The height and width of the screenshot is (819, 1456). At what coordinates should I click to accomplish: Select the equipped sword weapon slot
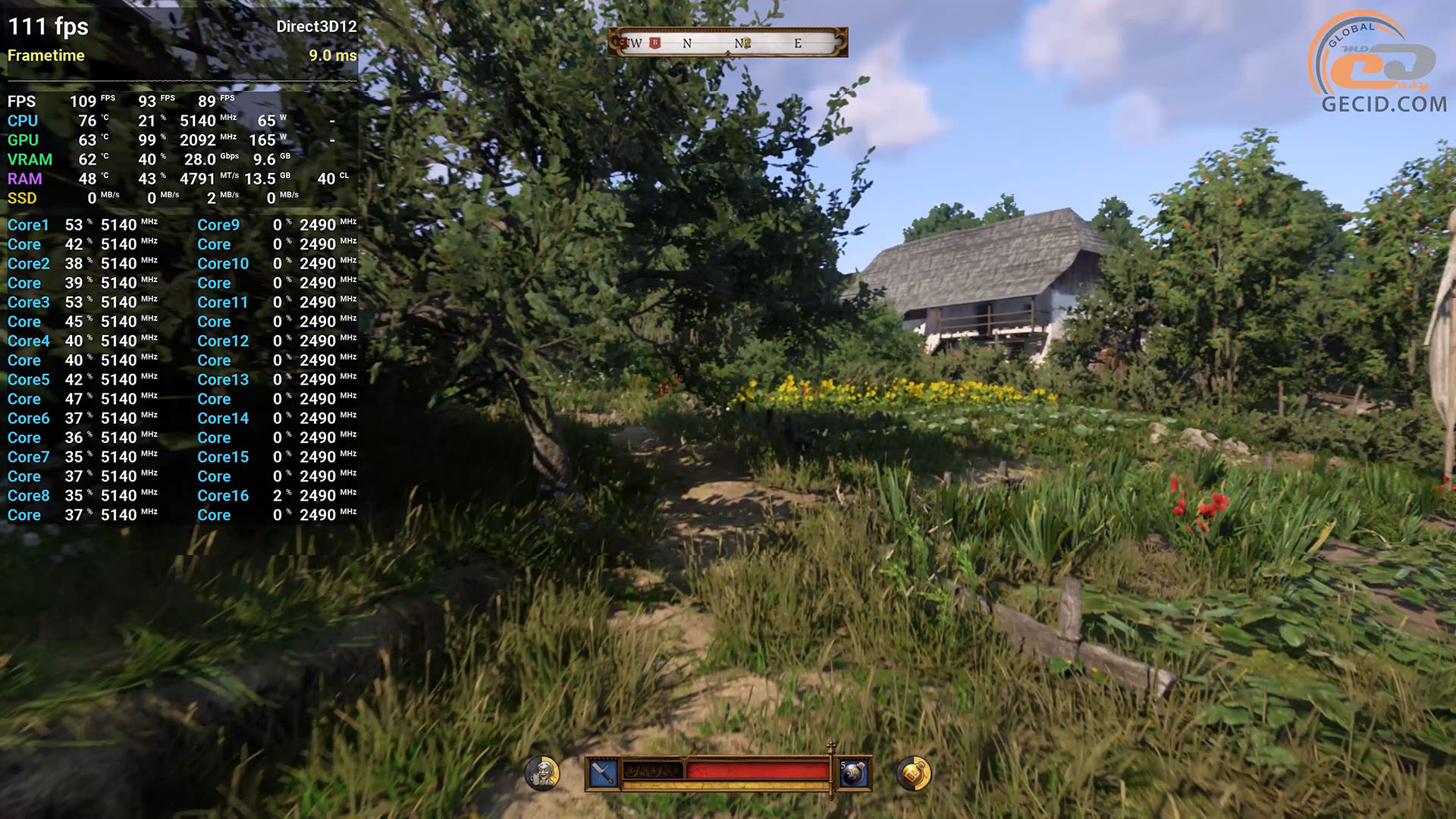click(603, 773)
